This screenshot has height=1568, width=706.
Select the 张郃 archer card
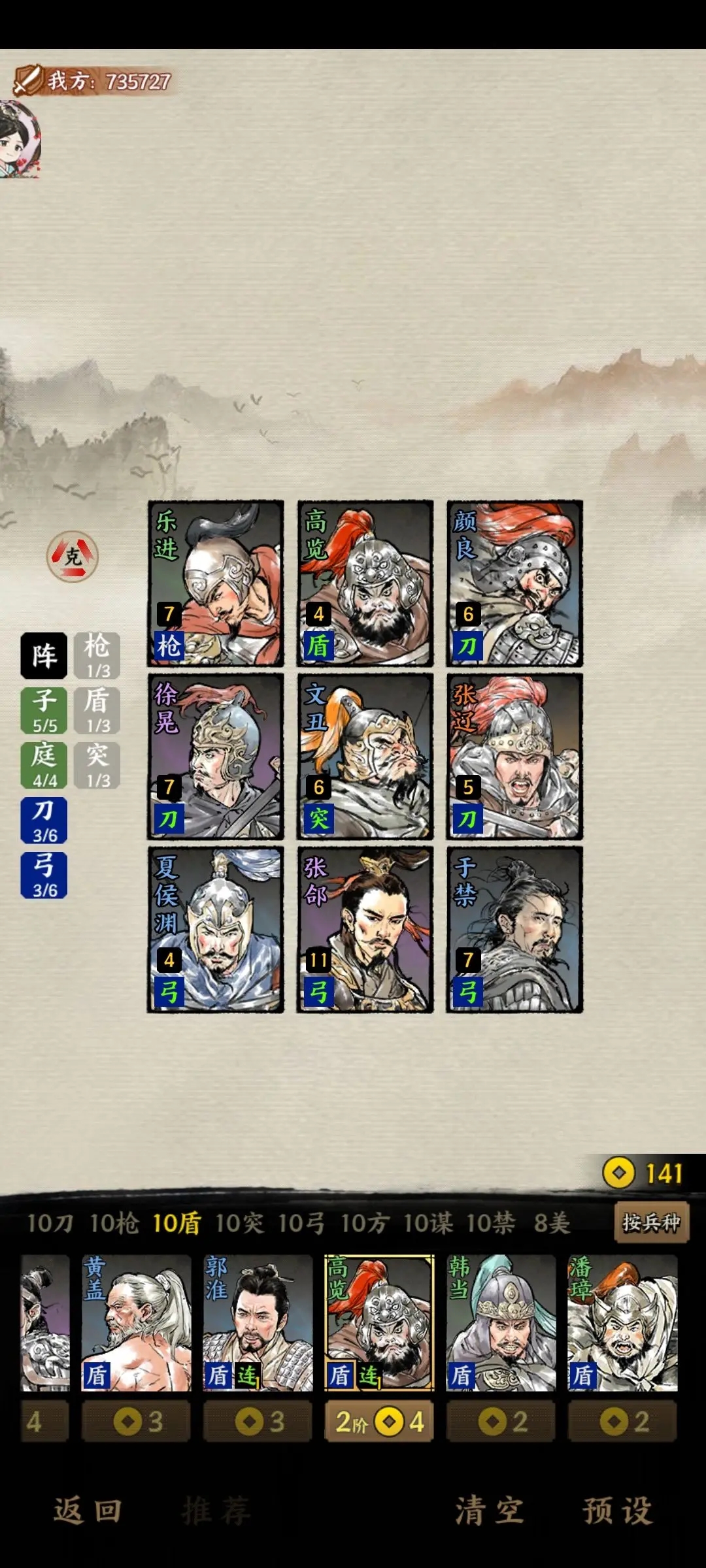(365, 930)
